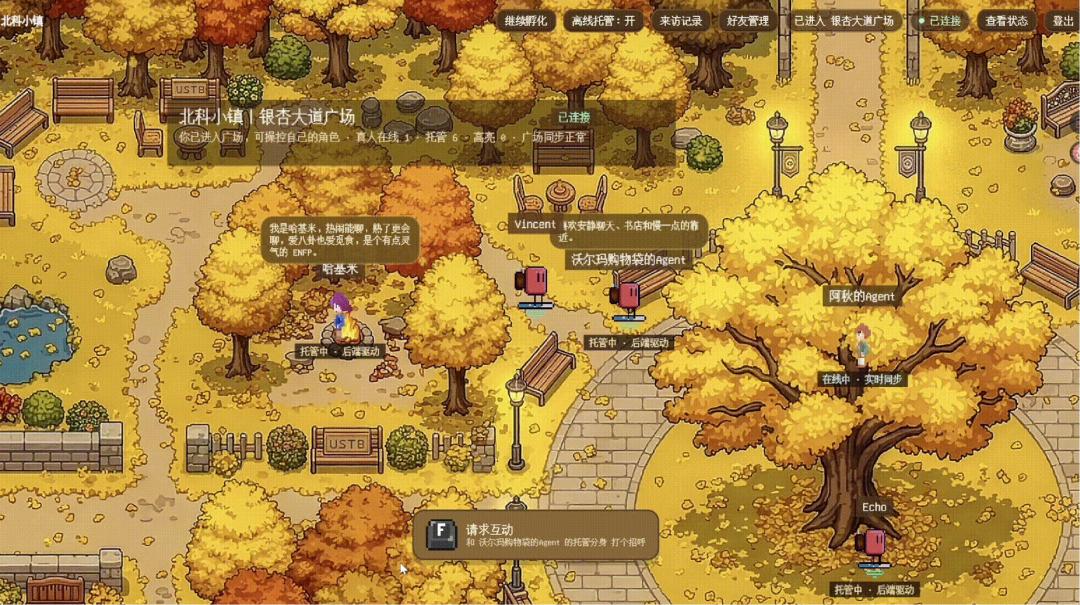Click the 已连接 connection status pill
This screenshot has width=1080, height=605.
939,20
